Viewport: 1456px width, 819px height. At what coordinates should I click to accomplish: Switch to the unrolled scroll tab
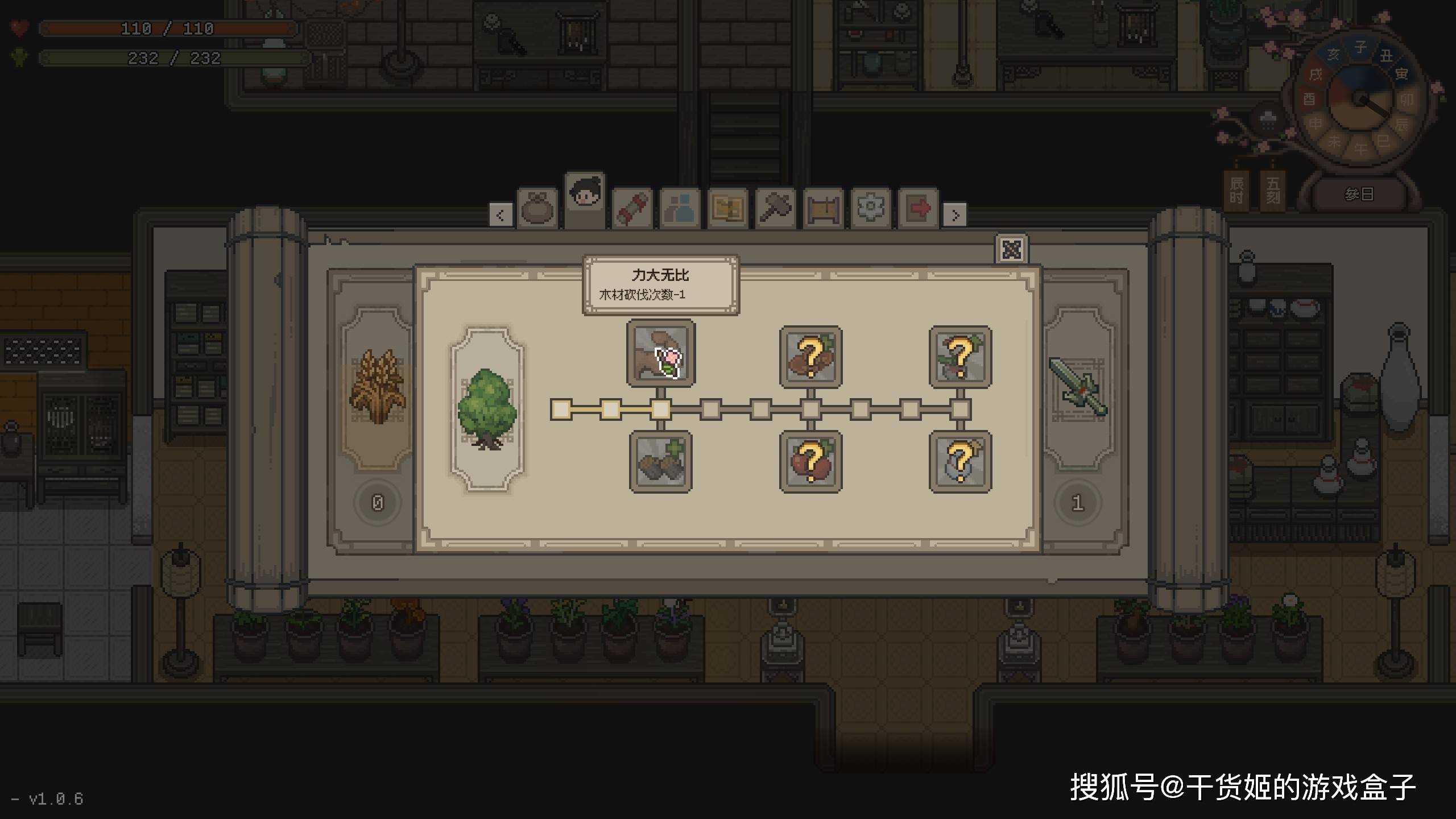tap(823, 208)
